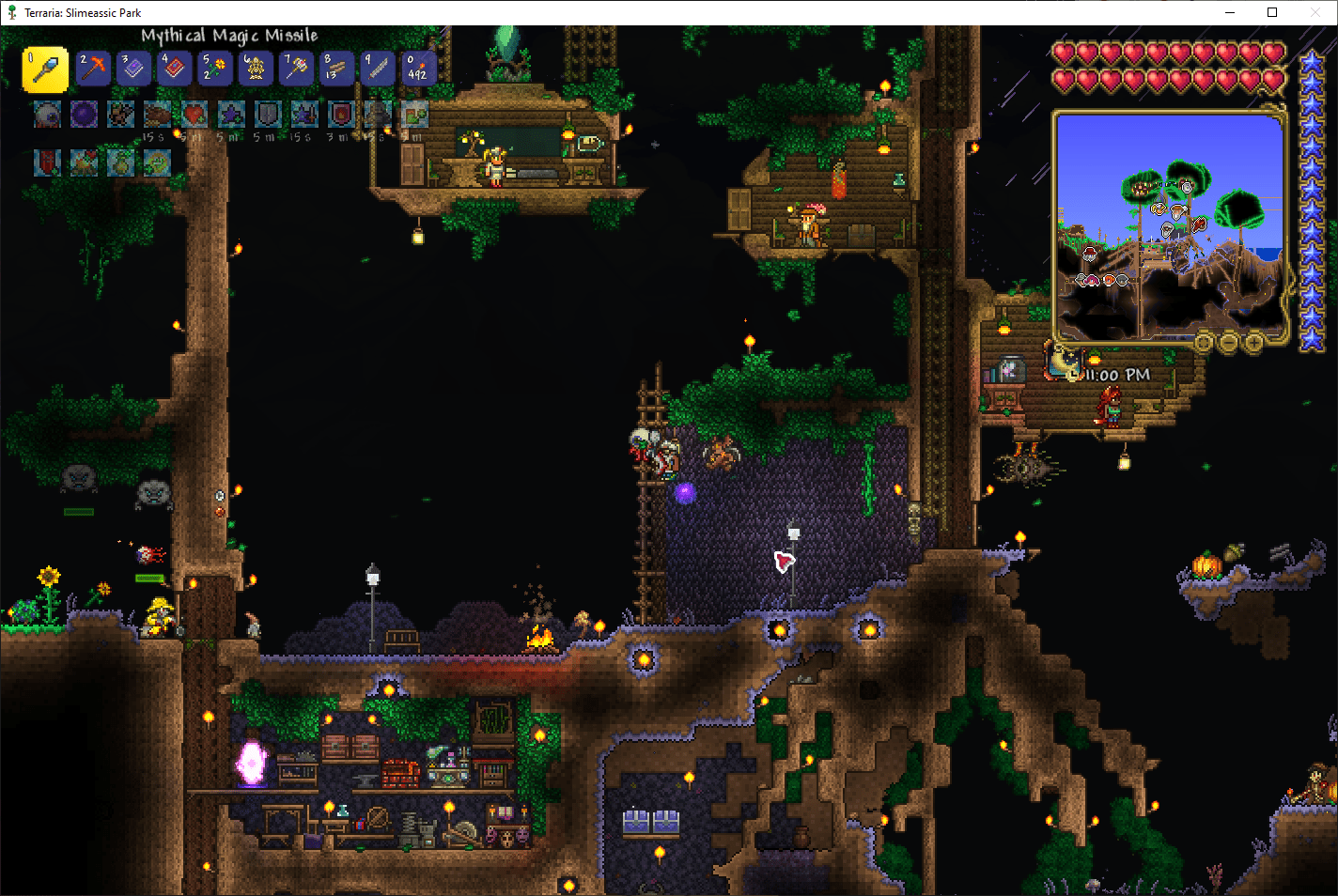1338x896 pixels.
Task: Select the golden scepter in hotbar slot 7
Action: 296,69
